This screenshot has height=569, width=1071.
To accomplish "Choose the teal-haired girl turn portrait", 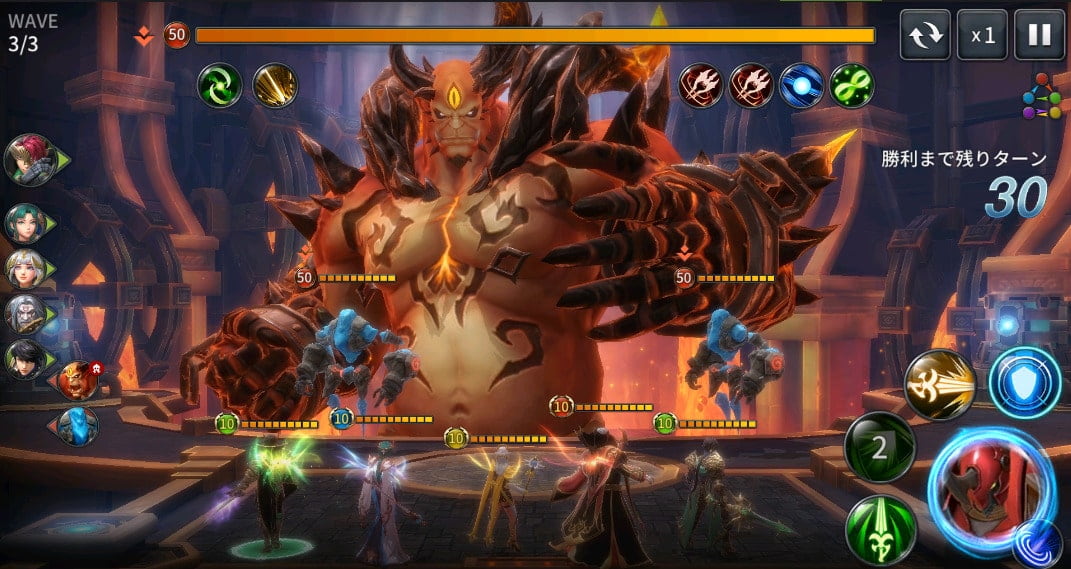I will [26, 224].
